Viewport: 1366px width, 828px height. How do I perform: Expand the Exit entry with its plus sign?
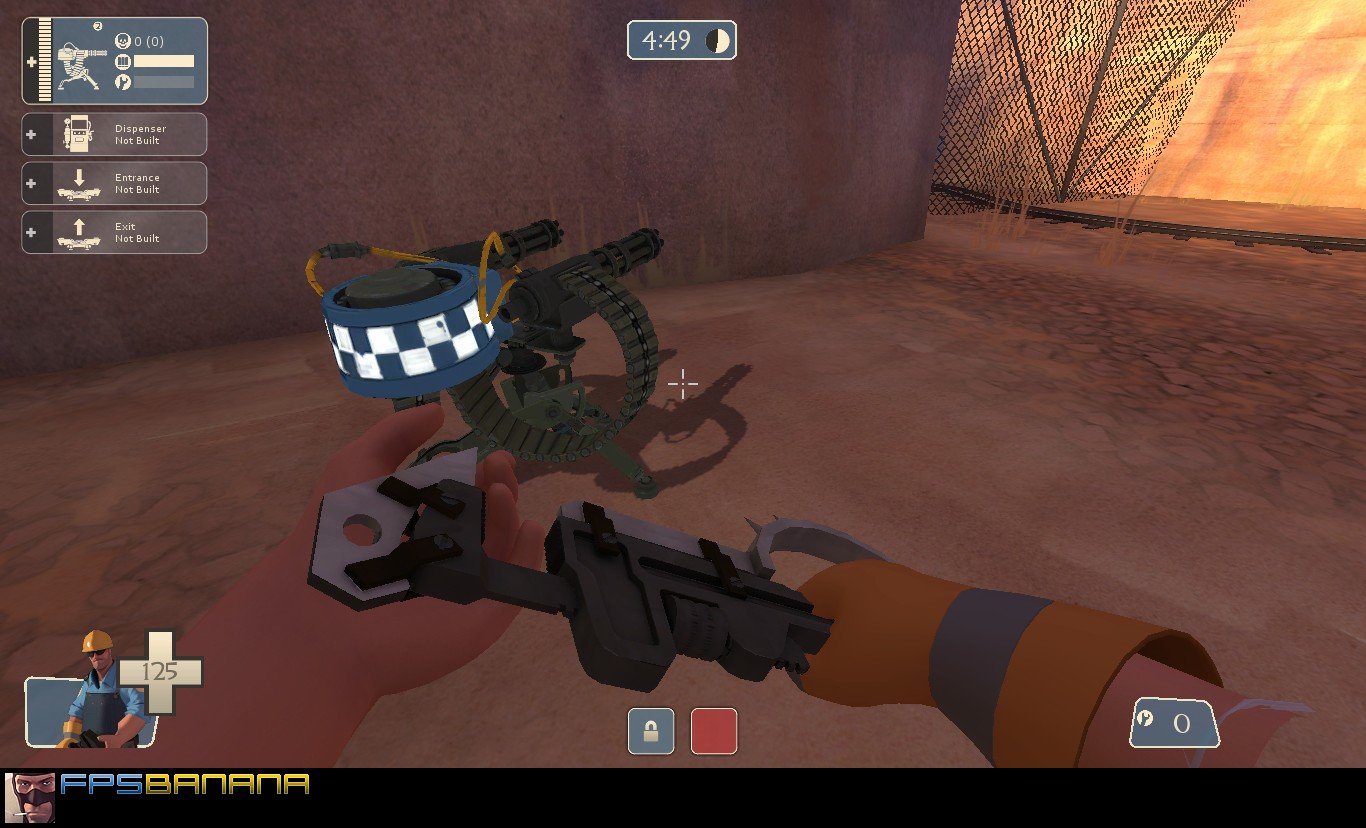point(32,231)
